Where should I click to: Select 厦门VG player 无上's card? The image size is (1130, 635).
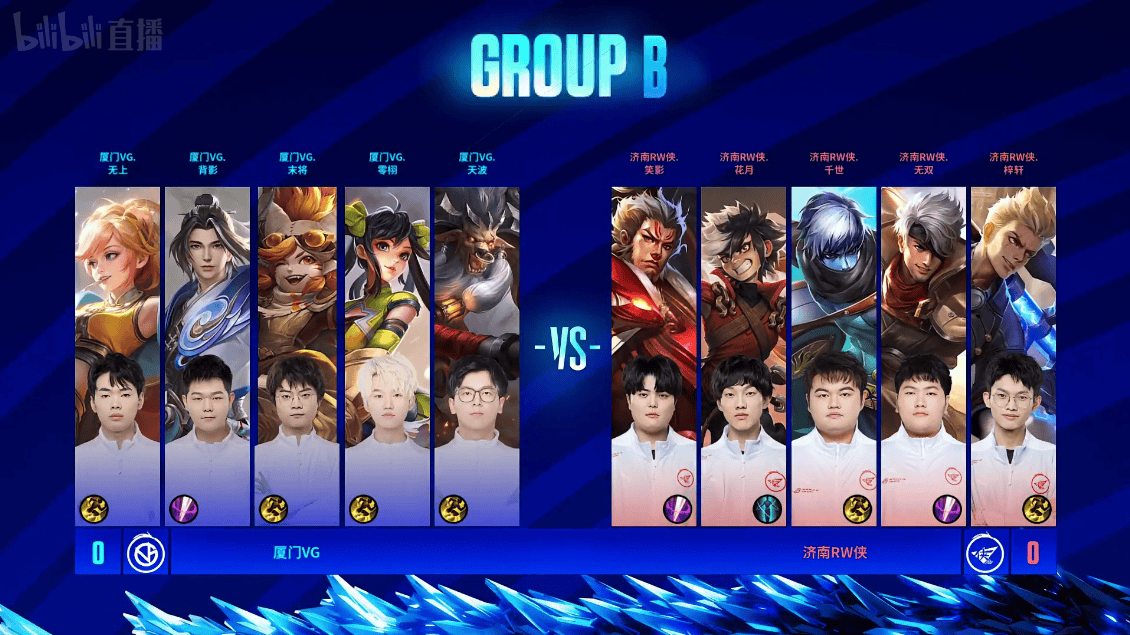coord(117,355)
